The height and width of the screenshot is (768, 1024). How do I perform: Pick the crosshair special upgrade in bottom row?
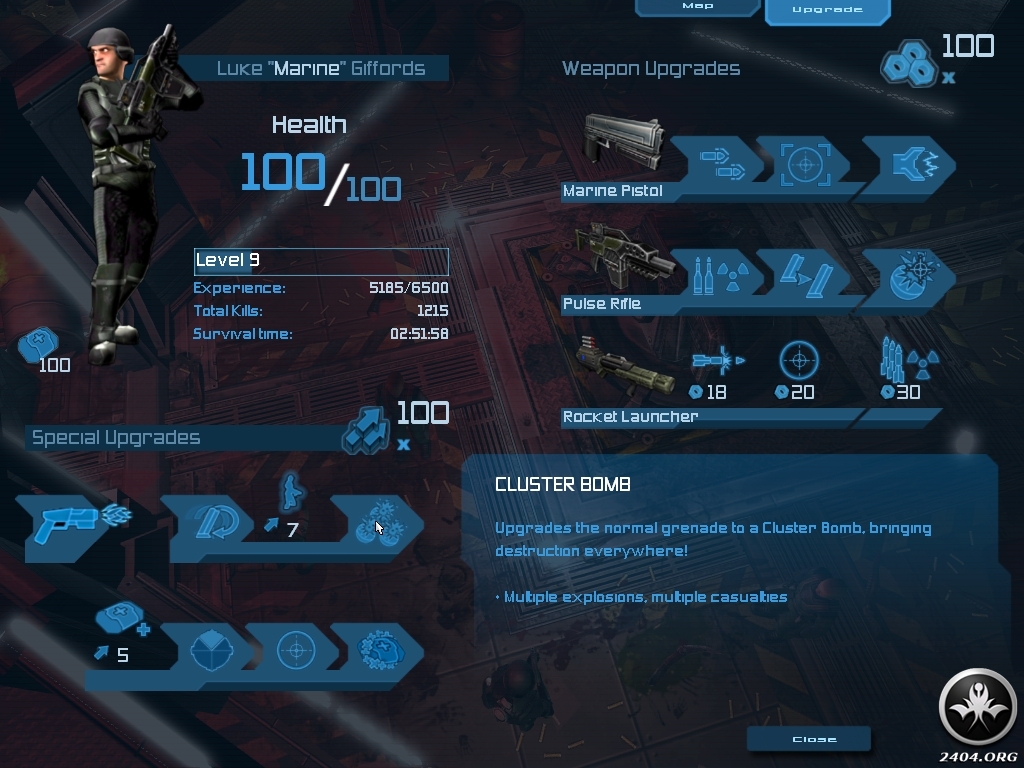click(295, 651)
